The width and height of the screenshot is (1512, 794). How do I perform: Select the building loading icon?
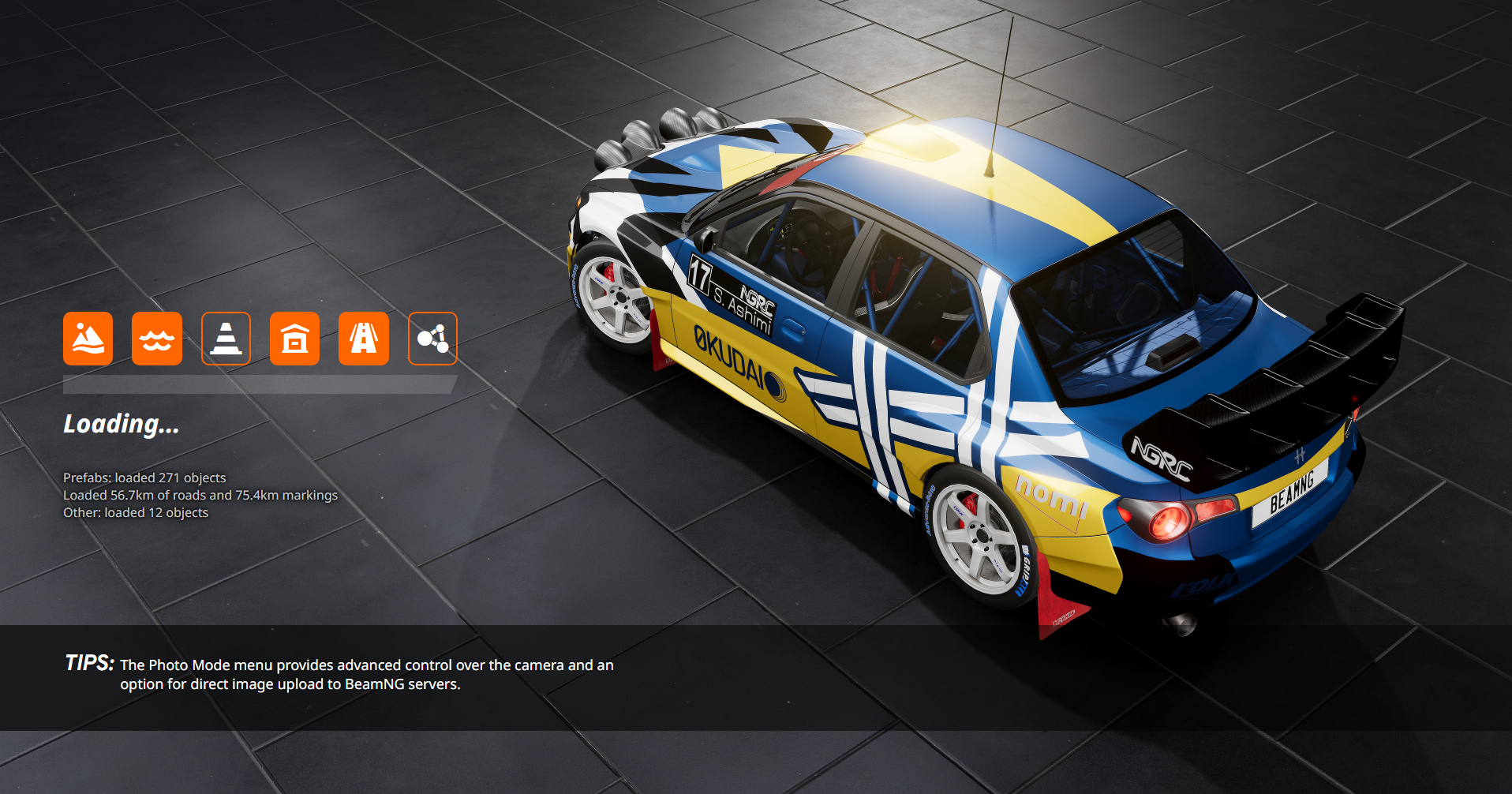294,339
